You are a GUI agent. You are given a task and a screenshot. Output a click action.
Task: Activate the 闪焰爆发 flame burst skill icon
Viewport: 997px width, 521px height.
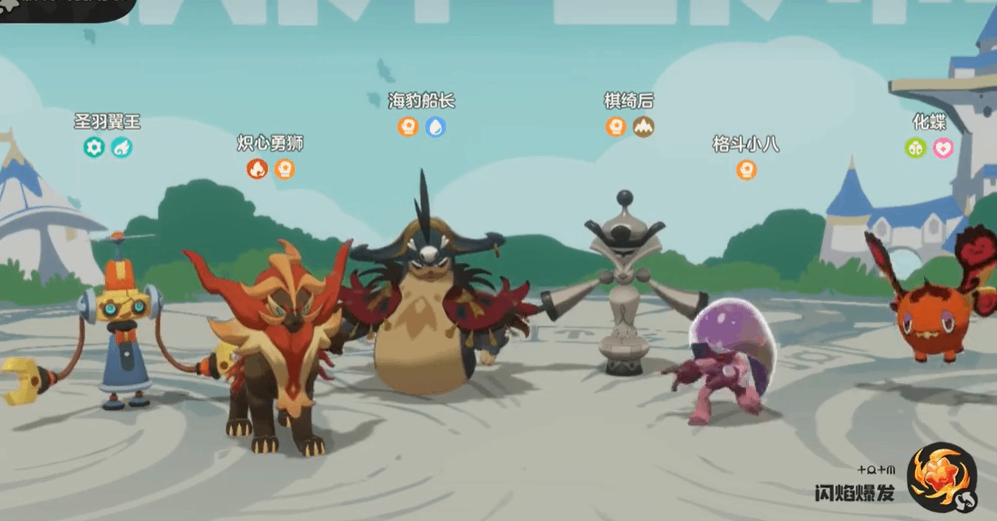[x=941, y=477]
